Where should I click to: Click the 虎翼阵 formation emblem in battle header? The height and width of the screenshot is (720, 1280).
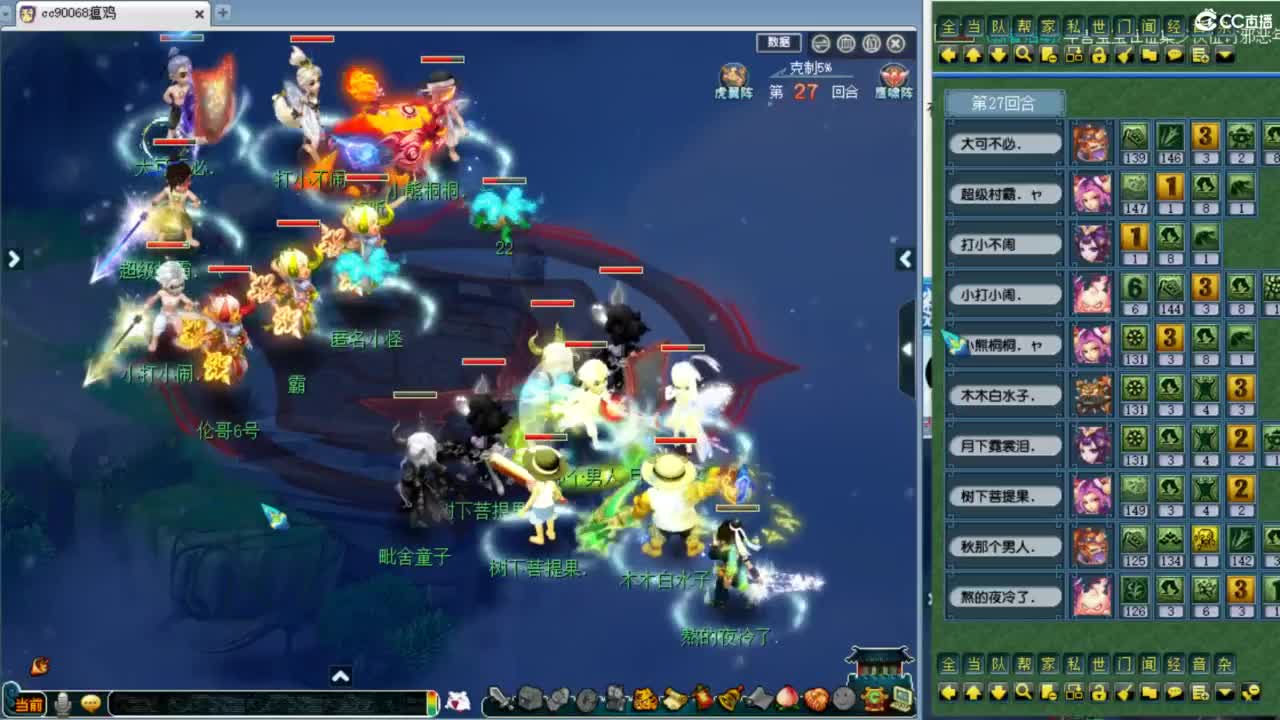pos(733,75)
